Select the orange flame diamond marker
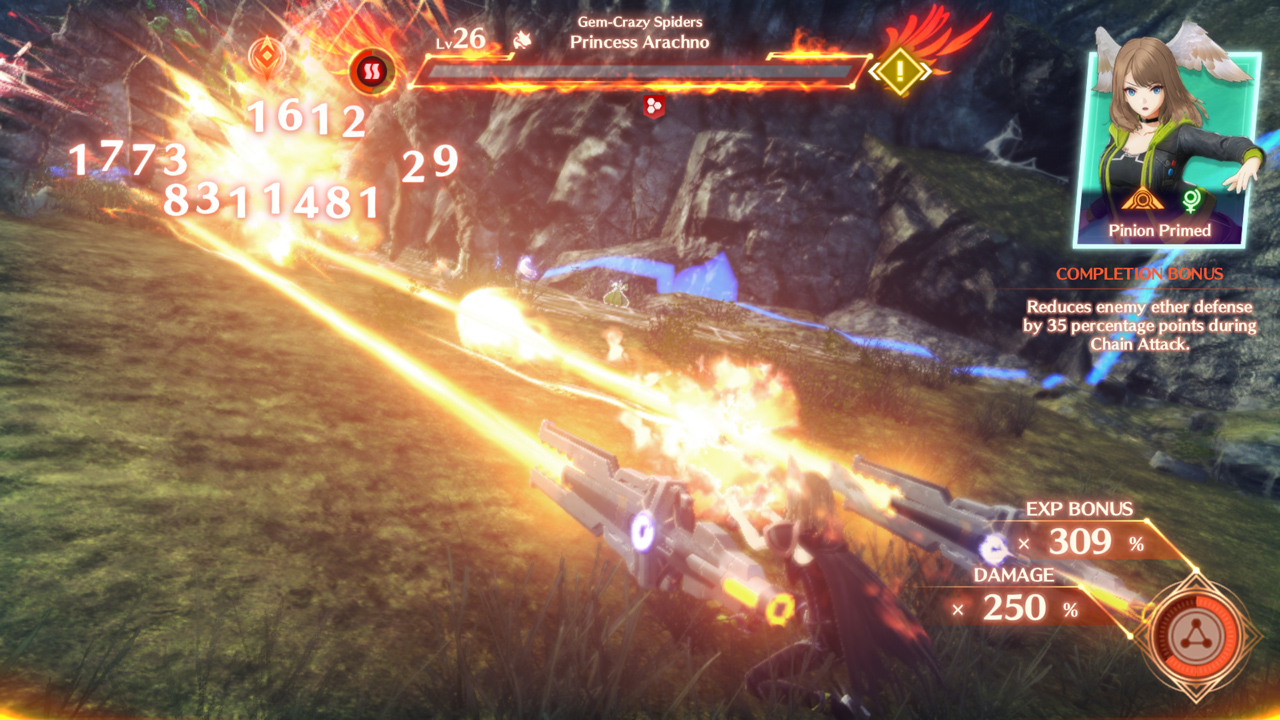1280x720 pixels. pyautogui.click(x=267, y=53)
